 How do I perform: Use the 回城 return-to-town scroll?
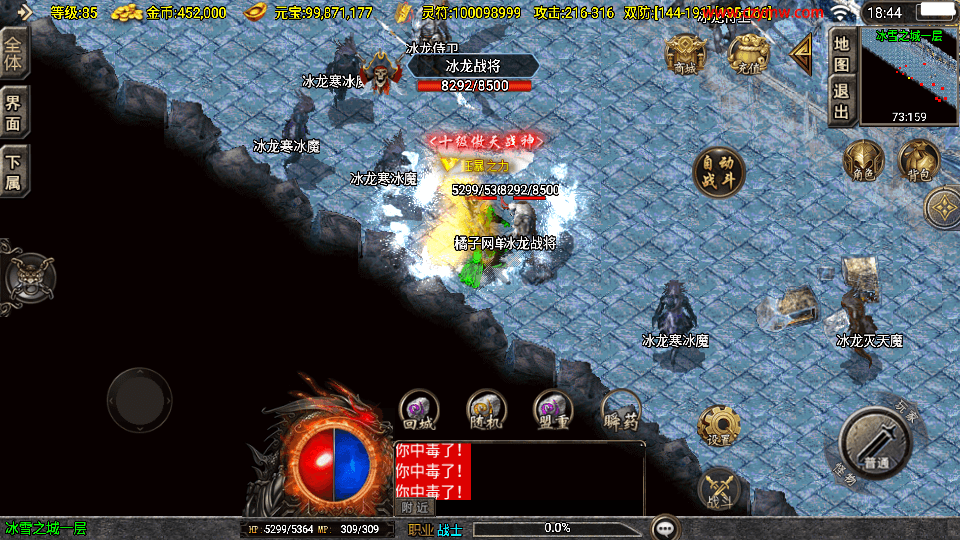(419, 410)
